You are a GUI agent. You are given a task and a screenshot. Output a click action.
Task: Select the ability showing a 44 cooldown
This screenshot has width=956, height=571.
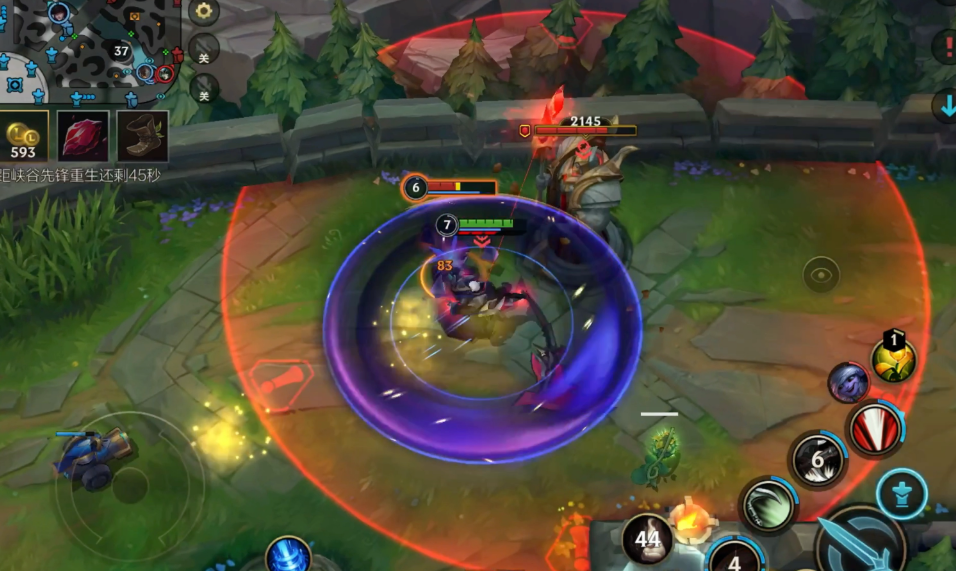647,540
